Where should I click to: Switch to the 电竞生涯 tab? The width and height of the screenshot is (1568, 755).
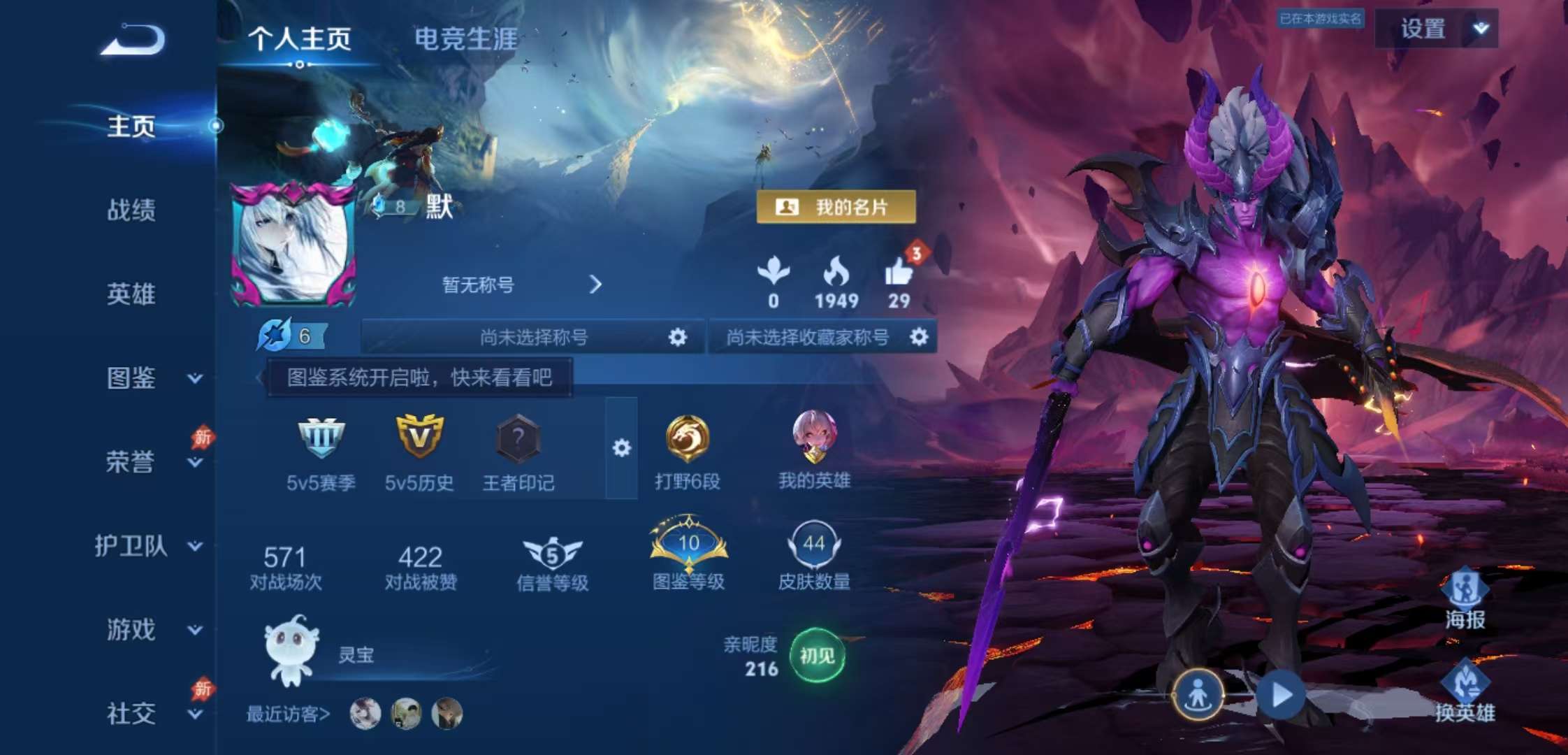[463, 40]
